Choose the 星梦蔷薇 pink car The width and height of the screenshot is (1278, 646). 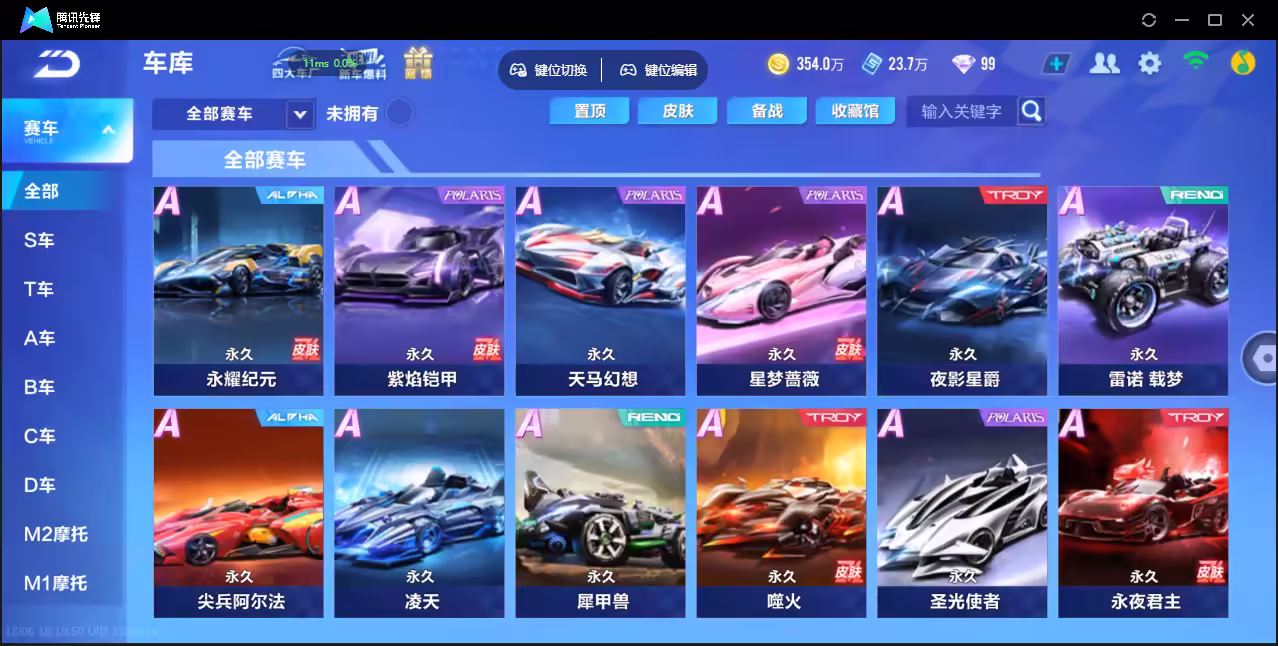pos(782,290)
